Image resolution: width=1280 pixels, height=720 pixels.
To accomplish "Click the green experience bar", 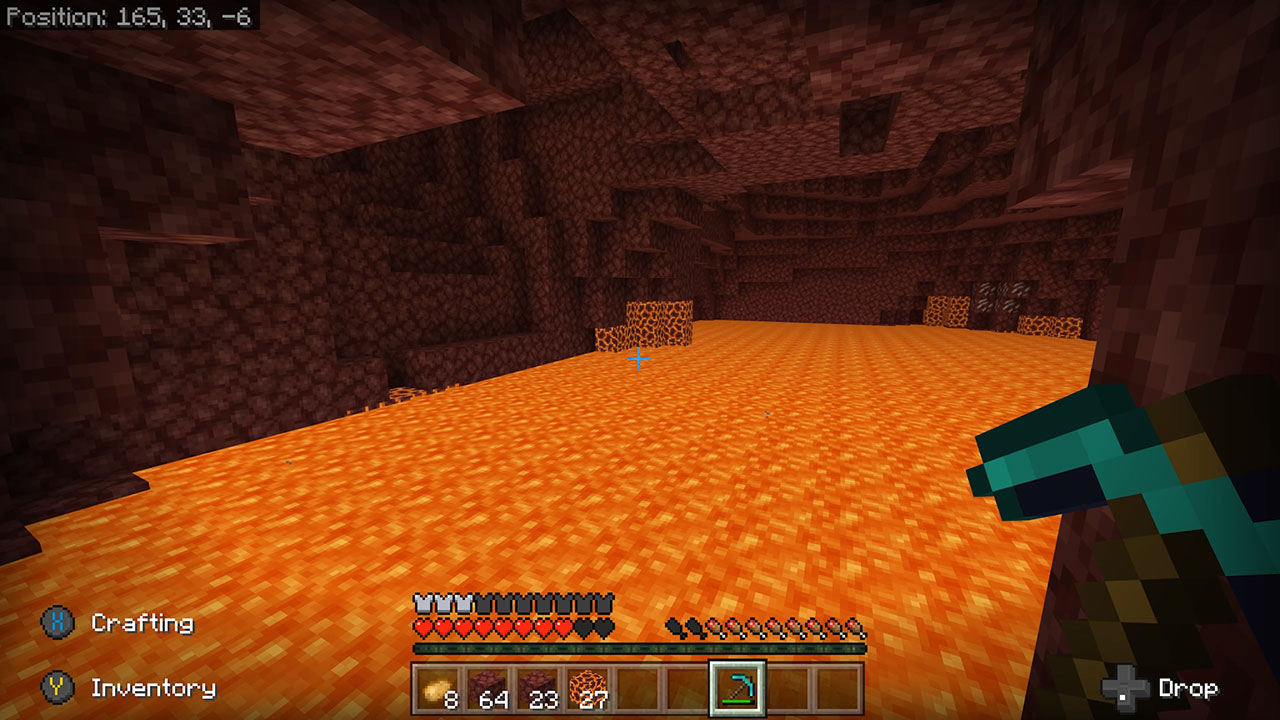I will [x=640, y=647].
